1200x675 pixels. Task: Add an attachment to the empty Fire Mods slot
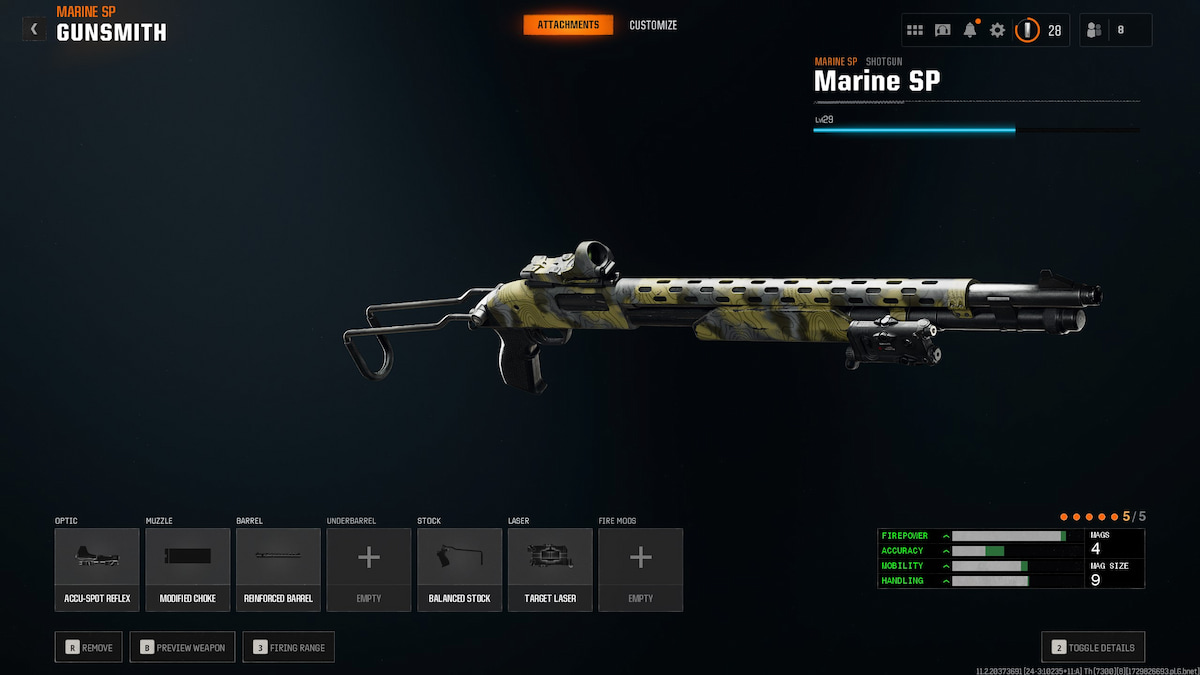click(641, 569)
